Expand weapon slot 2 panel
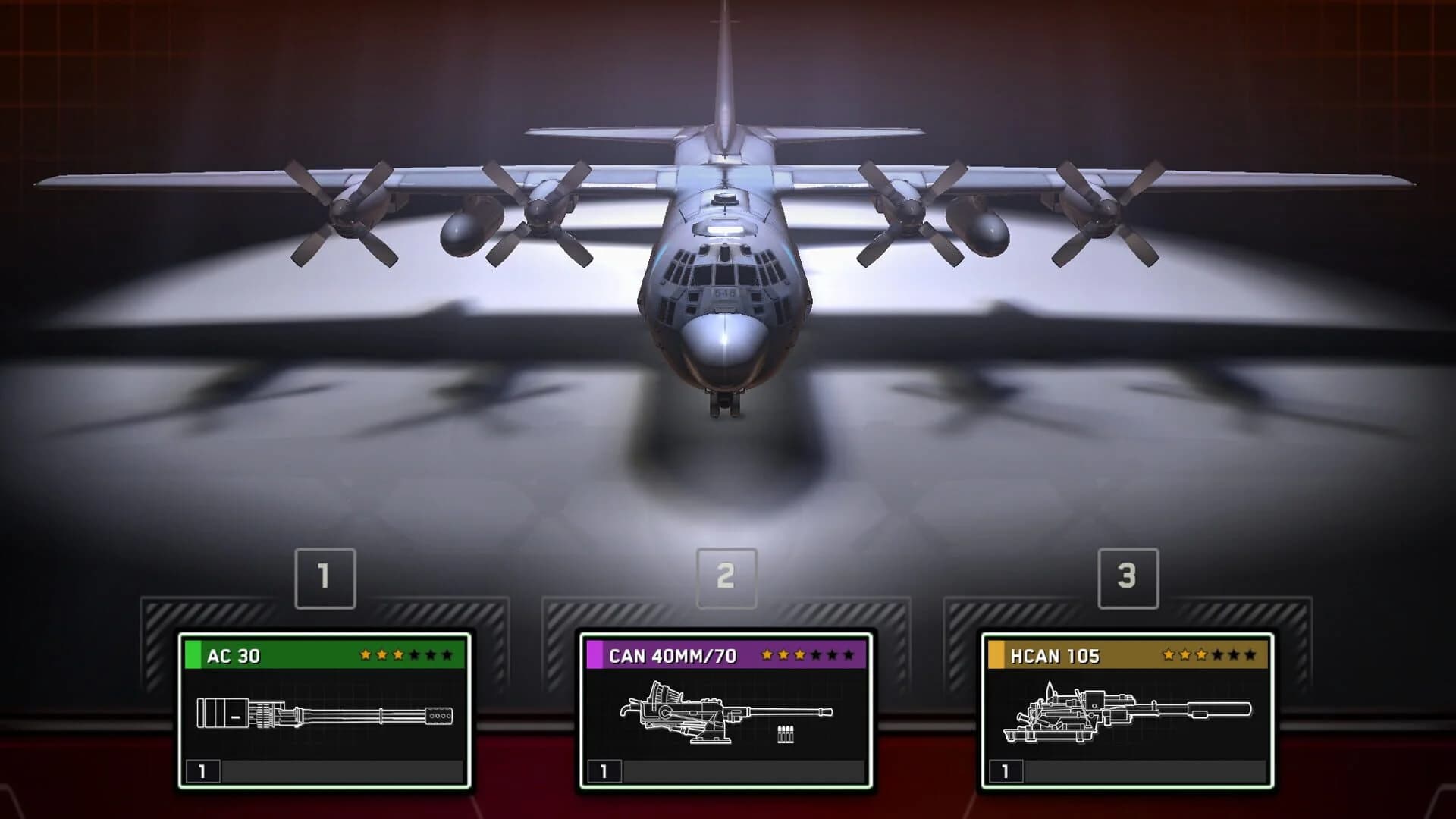 click(x=726, y=576)
